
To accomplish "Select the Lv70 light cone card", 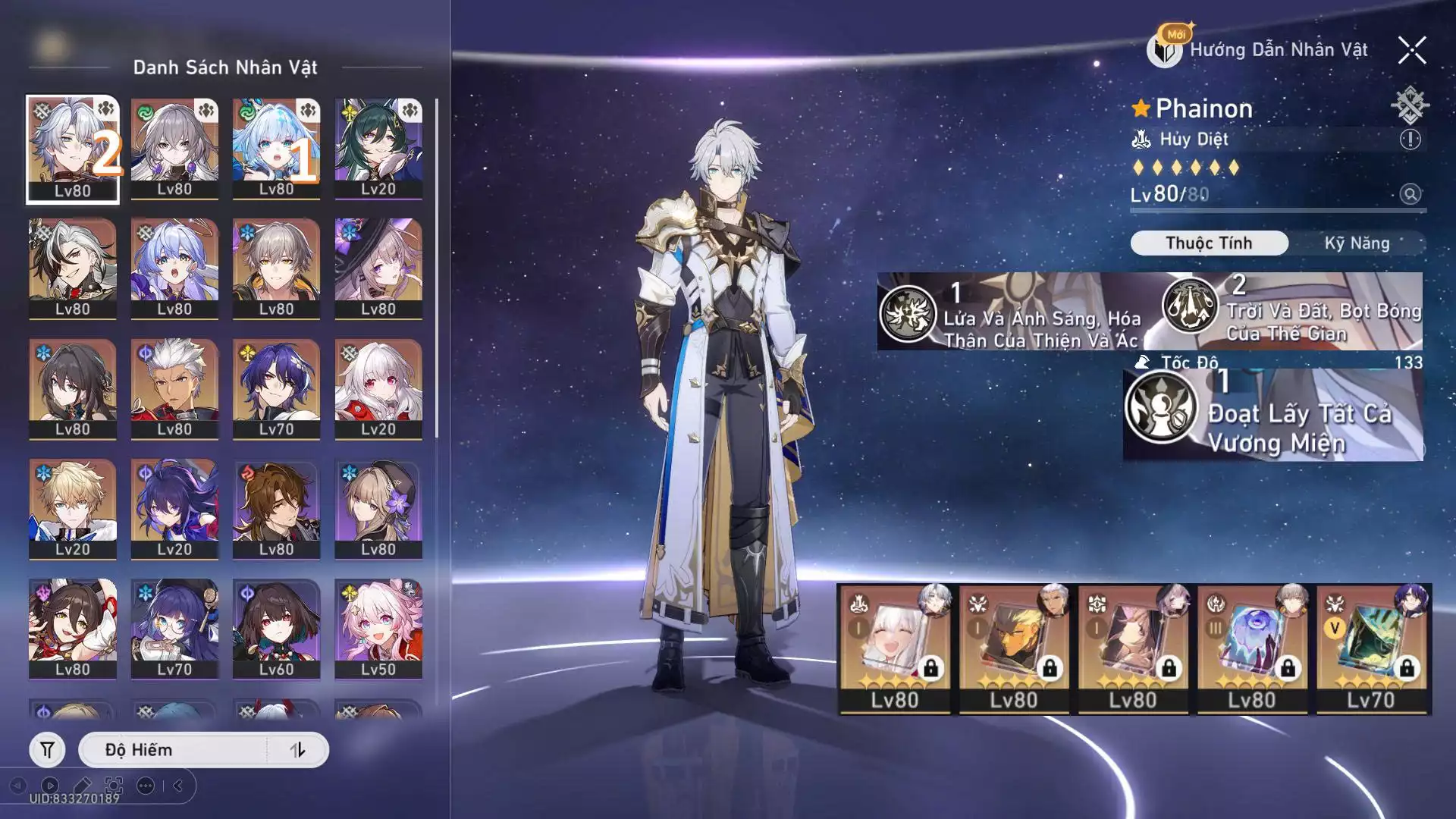I will point(1373,649).
